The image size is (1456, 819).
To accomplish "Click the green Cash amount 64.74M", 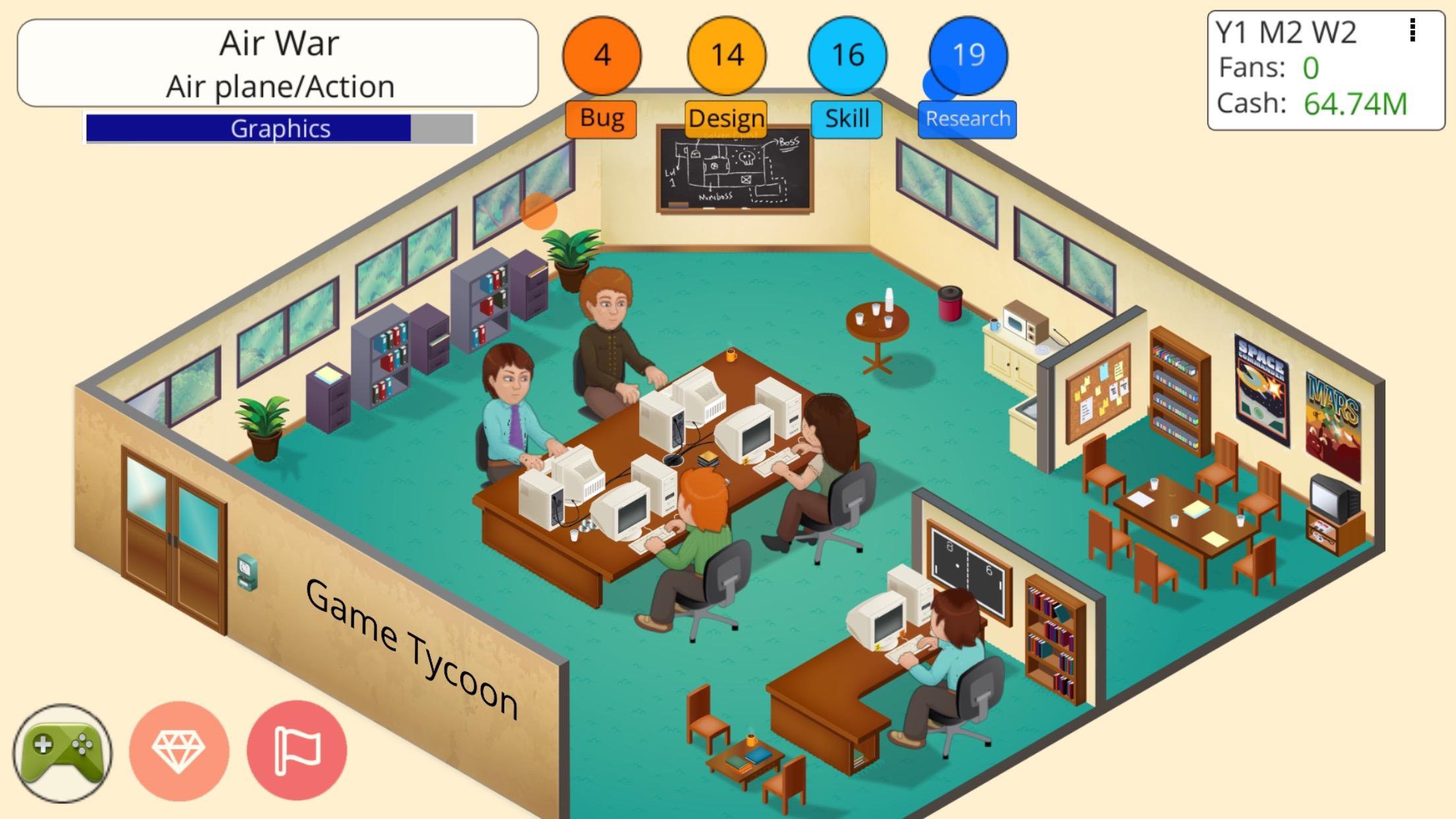I will click(x=1354, y=104).
